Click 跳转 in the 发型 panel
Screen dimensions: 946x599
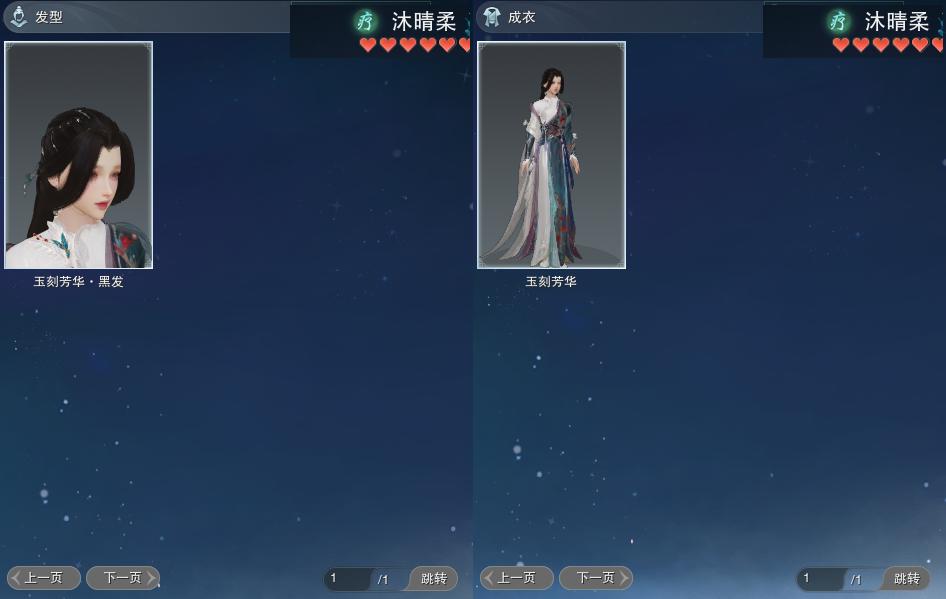point(434,579)
